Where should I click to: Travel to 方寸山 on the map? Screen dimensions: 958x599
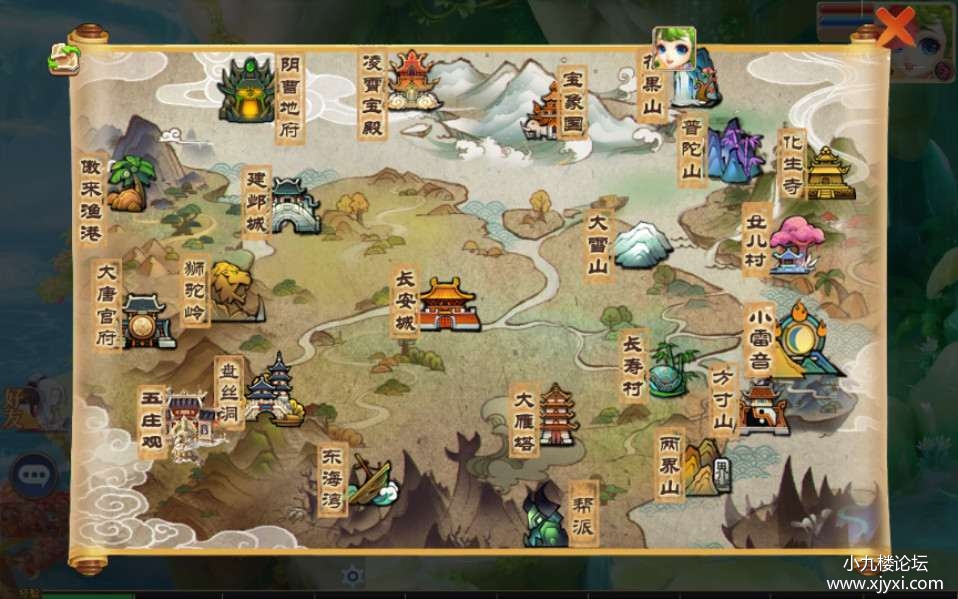coord(762,407)
